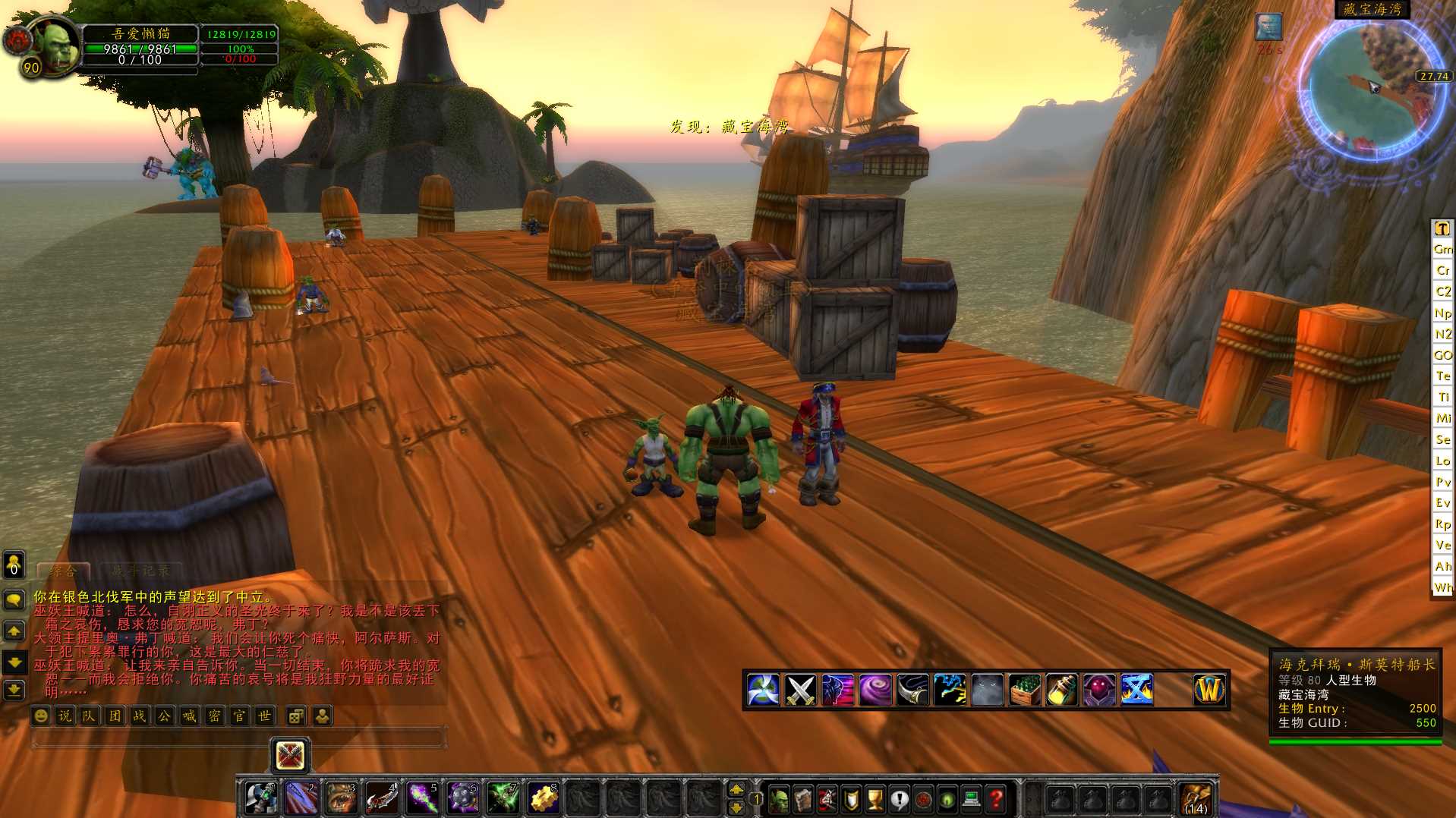Use the golden gear ability in slot 8

[543, 798]
